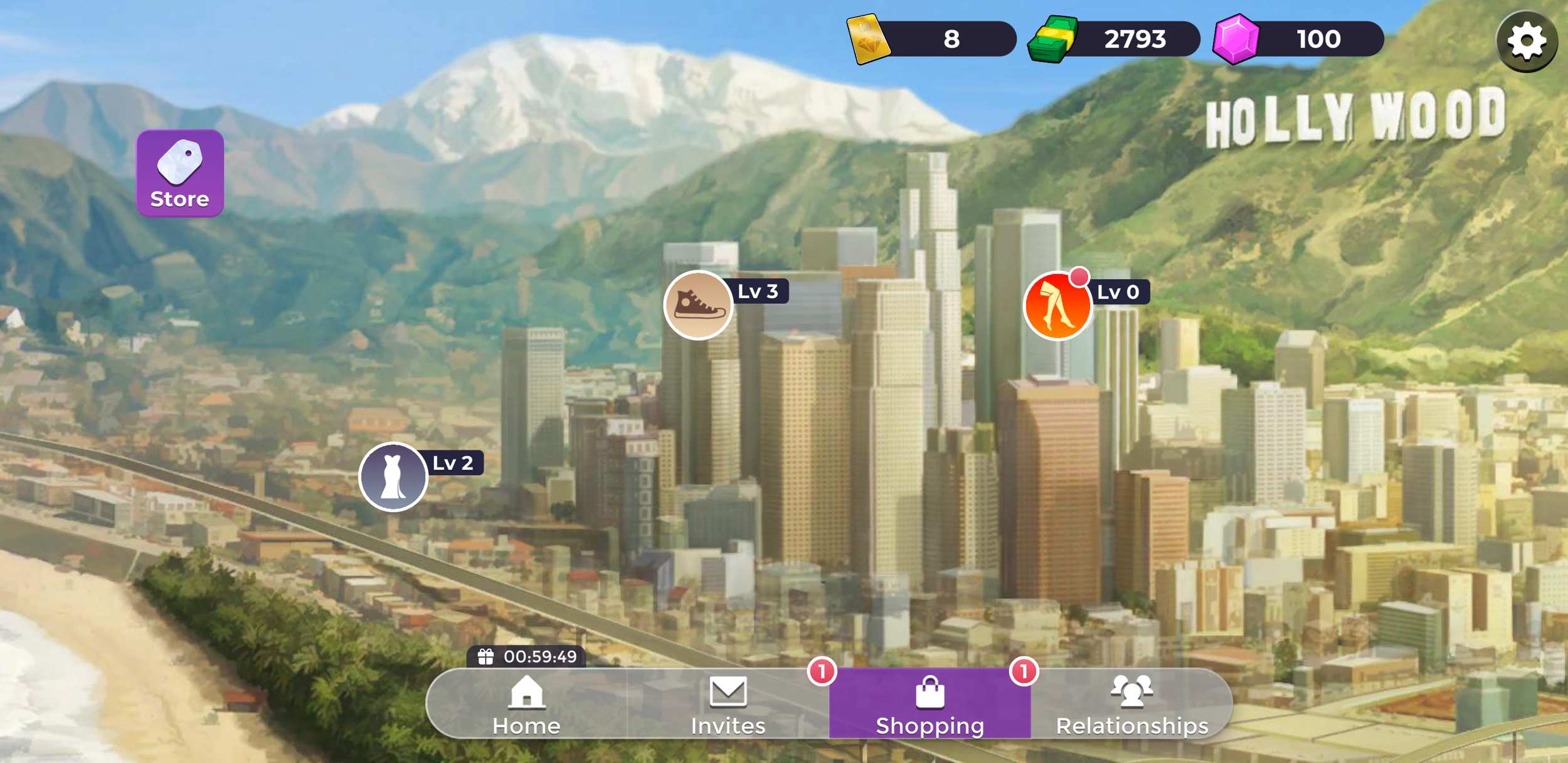The image size is (1568, 763).
Task: Tap the pink gem currency counter
Action: click(1298, 40)
